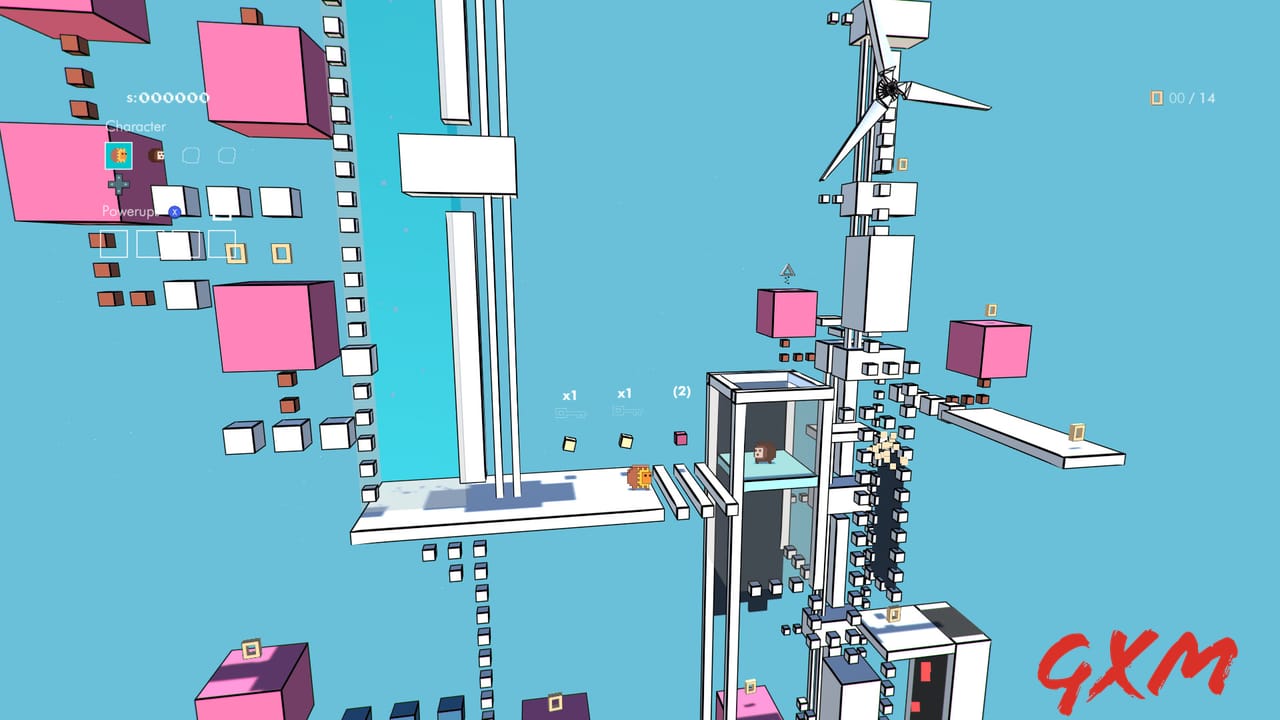The image size is (1280, 720).
Task: Select the leftmost empty powerup slot
Action: coord(112,243)
